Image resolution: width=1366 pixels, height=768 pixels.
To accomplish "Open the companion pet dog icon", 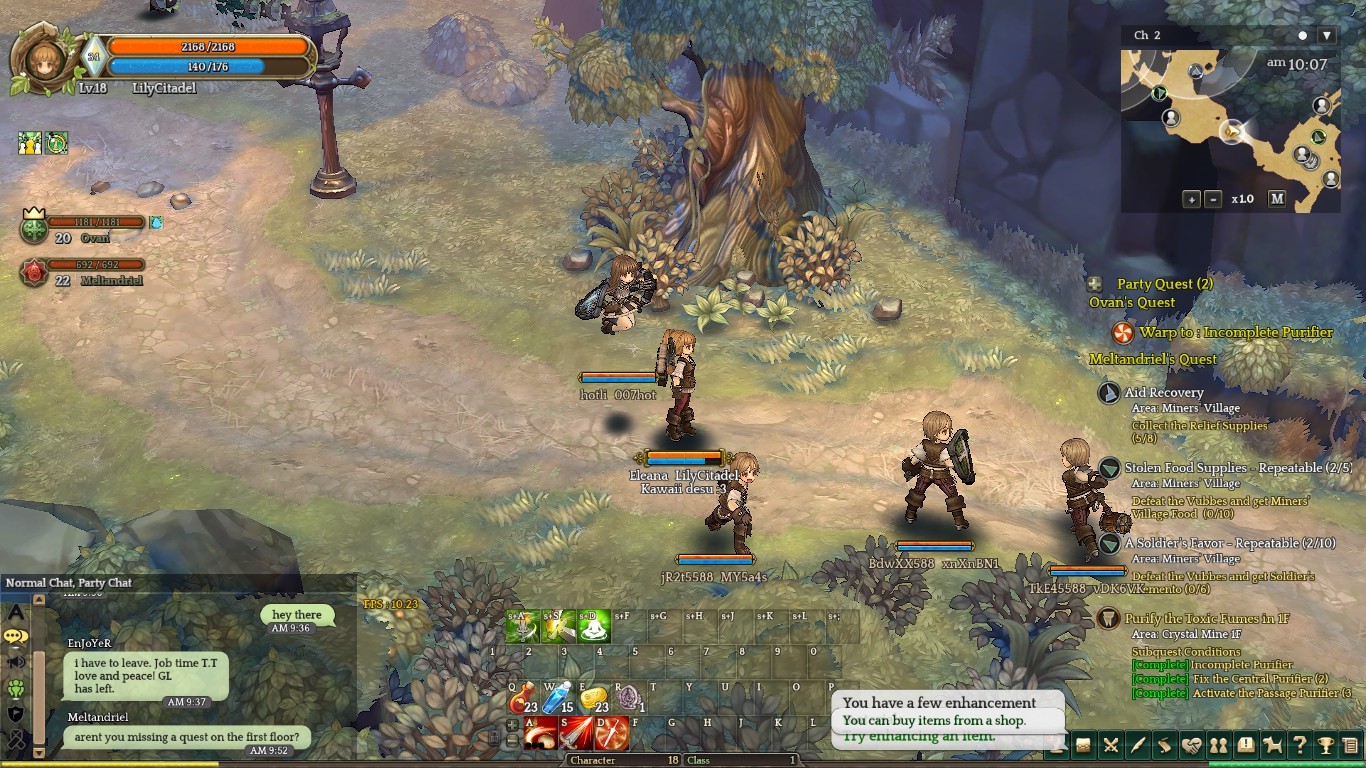I will click(x=1271, y=745).
